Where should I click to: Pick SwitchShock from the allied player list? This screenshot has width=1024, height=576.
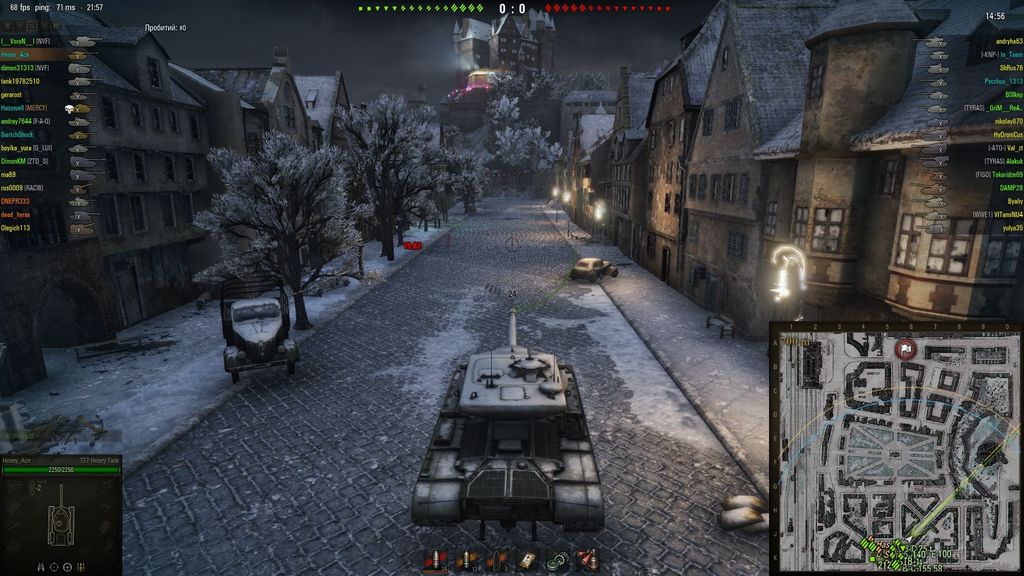point(18,134)
